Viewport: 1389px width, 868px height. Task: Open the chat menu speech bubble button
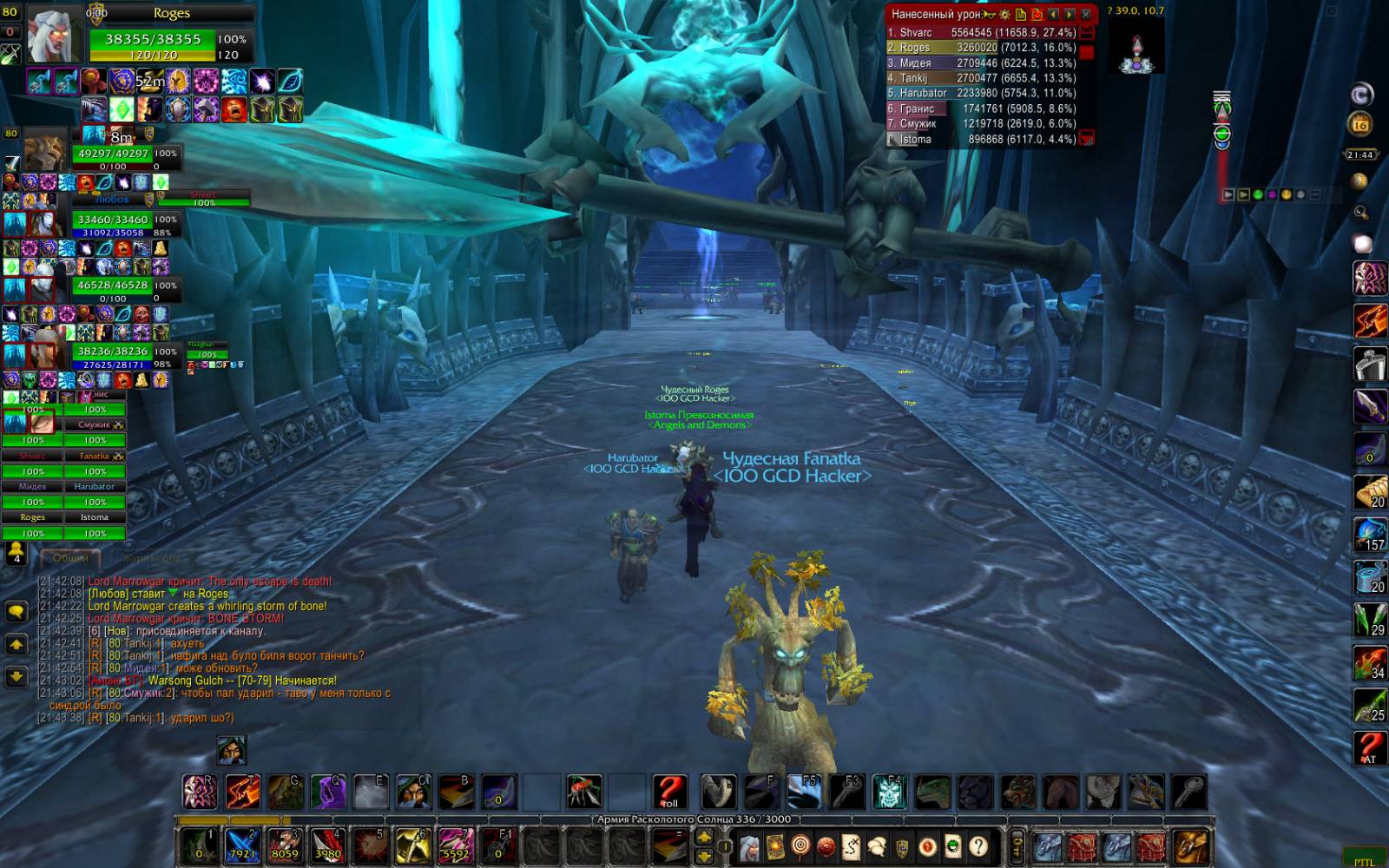click(x=16, y=612)
